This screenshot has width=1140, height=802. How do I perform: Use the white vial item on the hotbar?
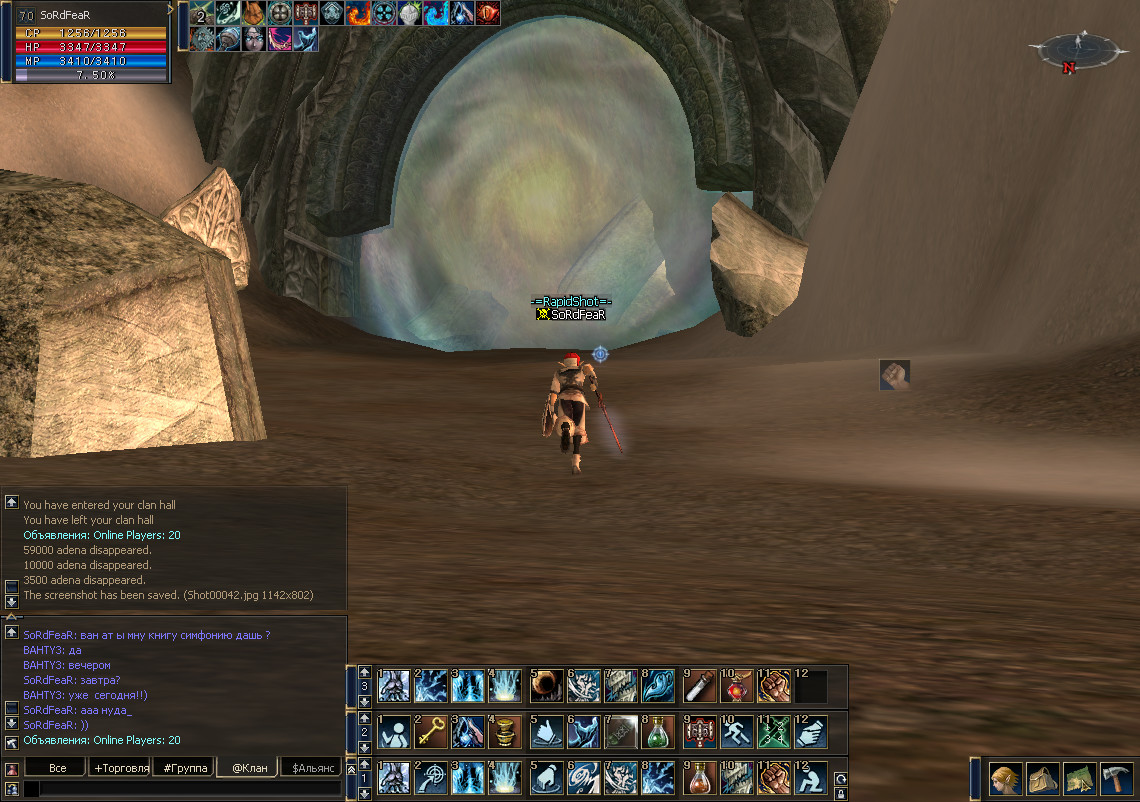pos(699,686)
